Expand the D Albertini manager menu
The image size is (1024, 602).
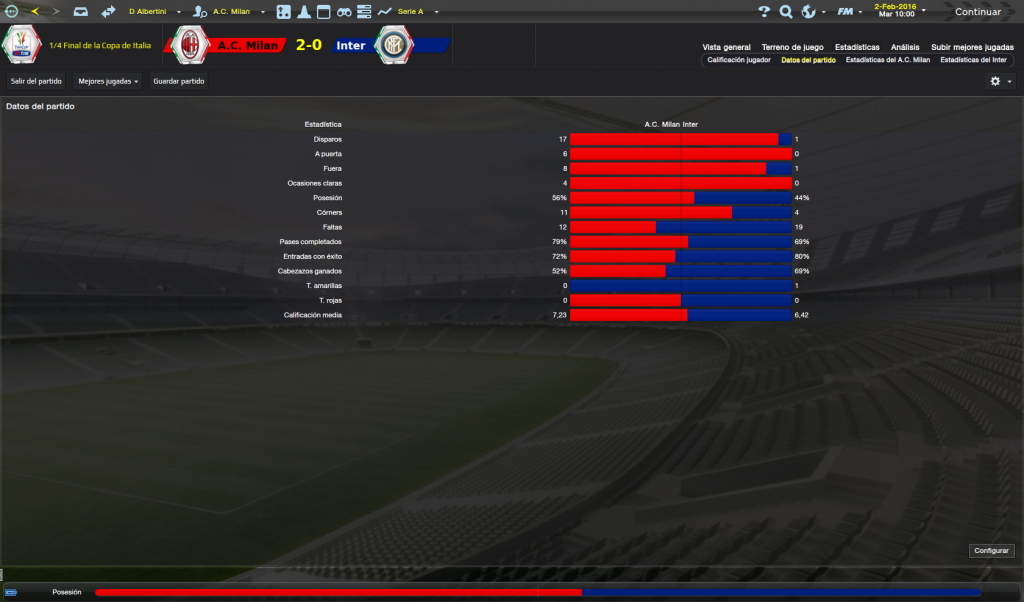152,12
